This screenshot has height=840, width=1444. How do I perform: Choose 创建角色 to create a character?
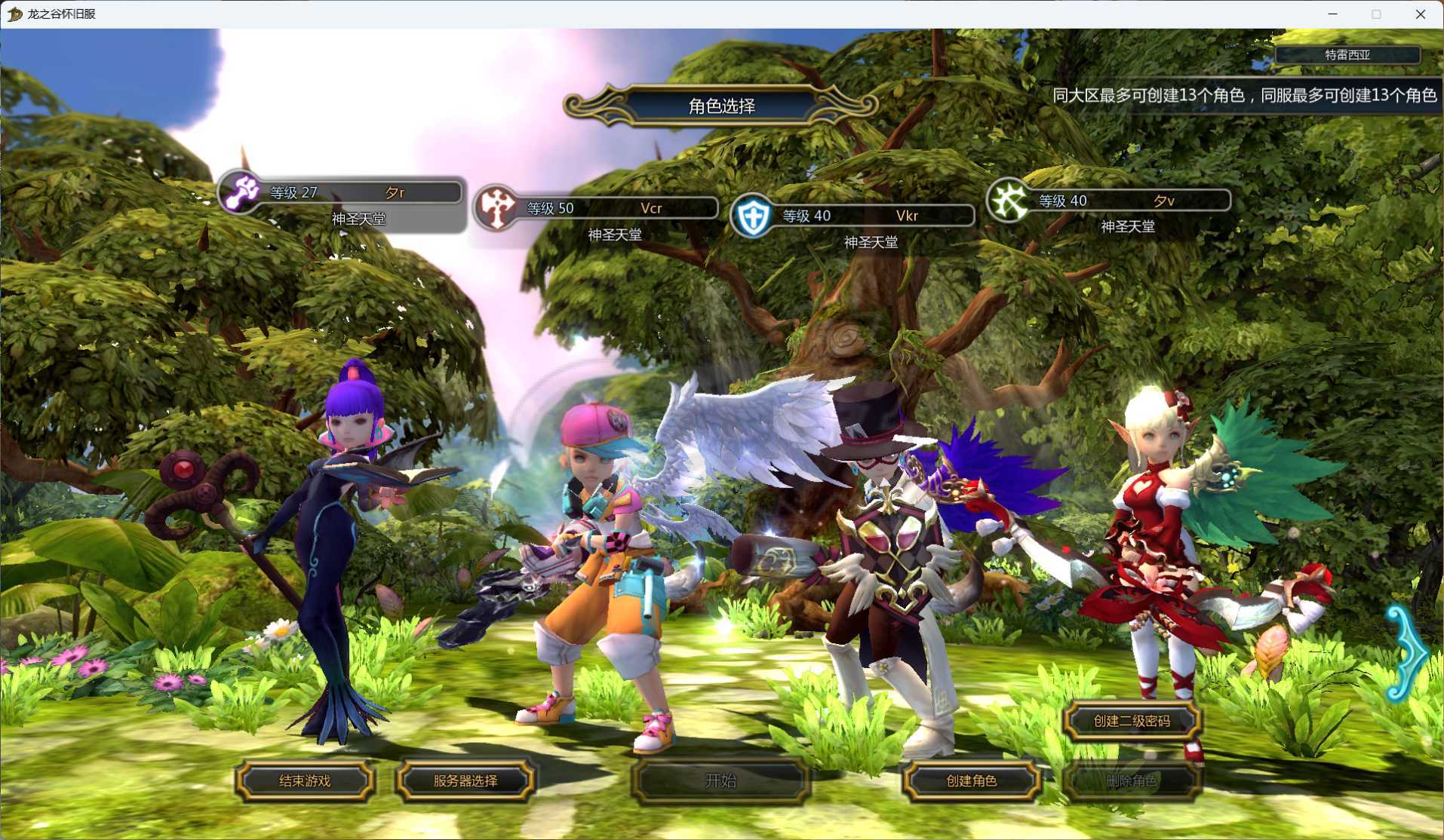tap(972, 780)
